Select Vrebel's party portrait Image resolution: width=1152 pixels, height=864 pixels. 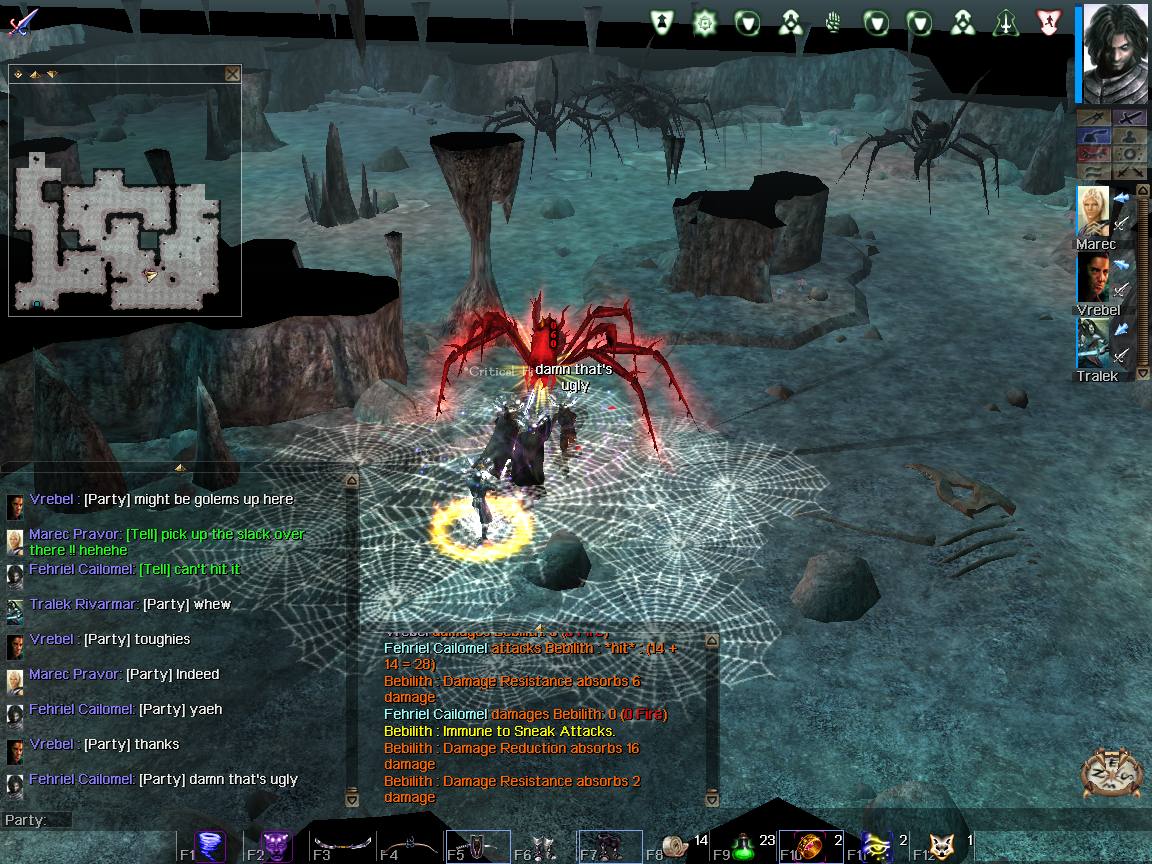coord(1092,277)
